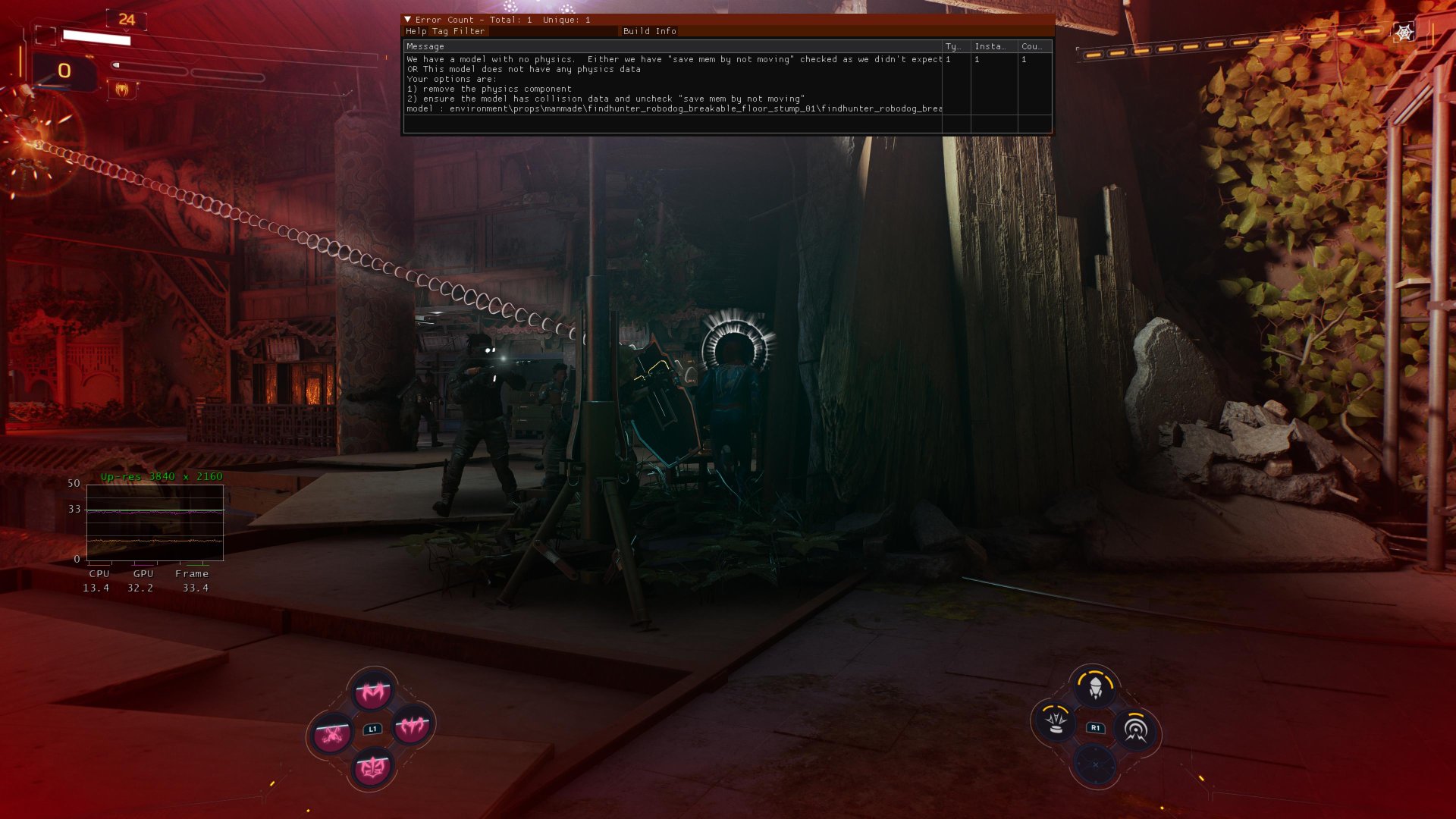Activate the top pink M-shaped ability
1456x819 pixels.
coord(372,691)
